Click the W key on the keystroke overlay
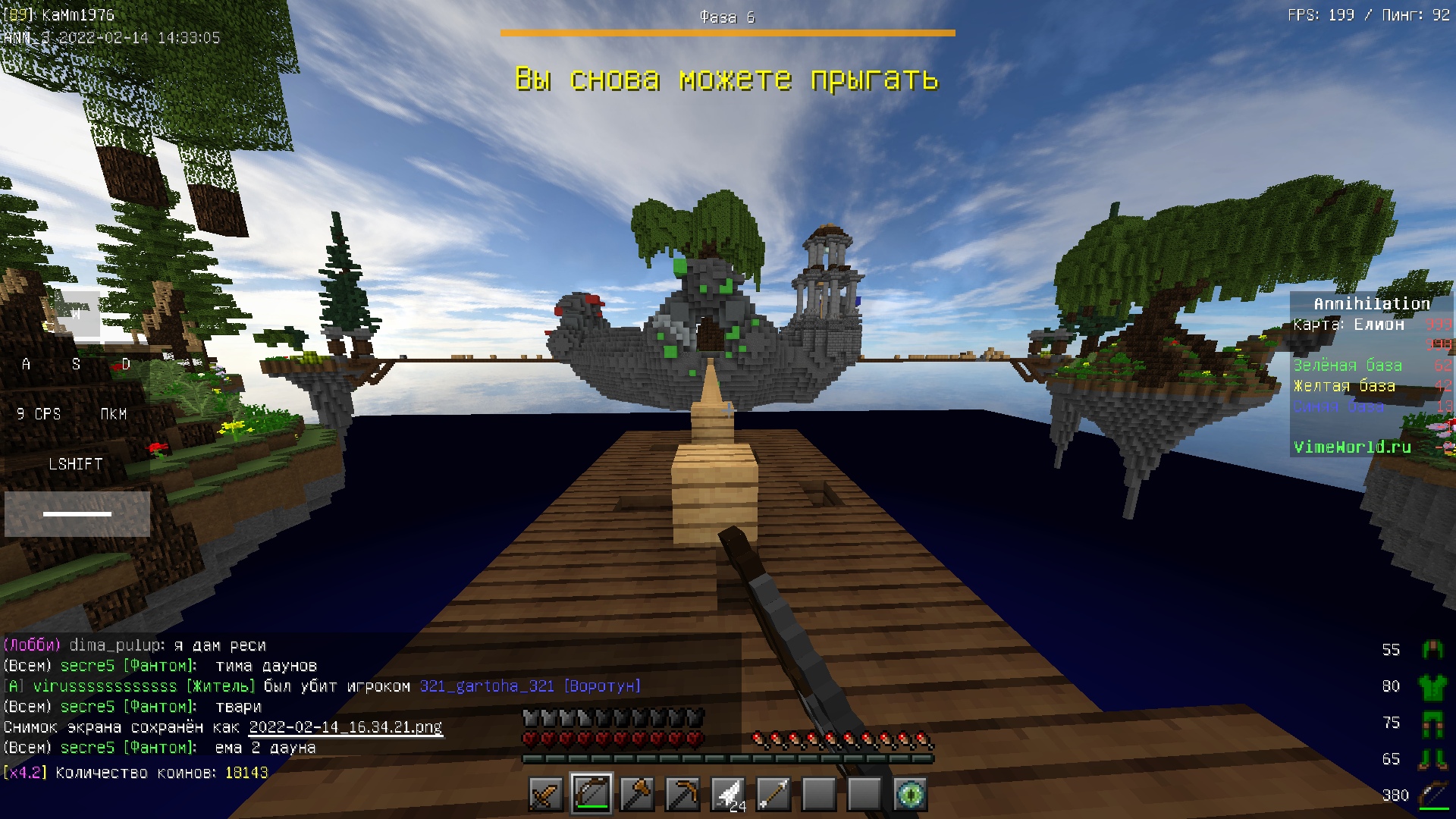Screen dimensions: 1456x819 pyautogui.click(x=77, y=314)
